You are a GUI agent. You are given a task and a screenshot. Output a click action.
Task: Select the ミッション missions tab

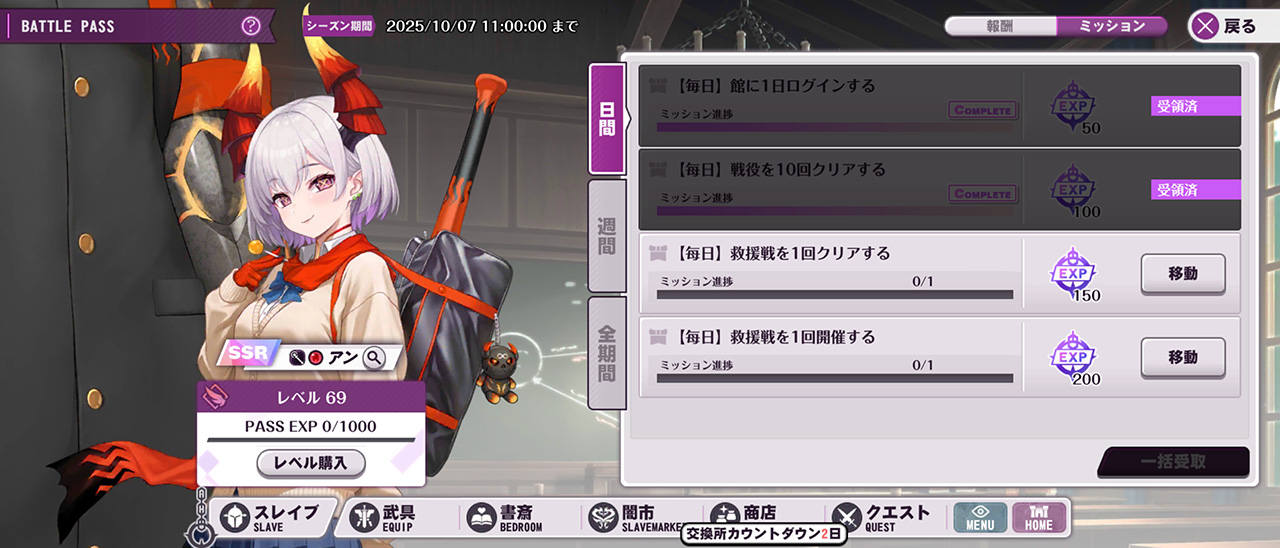tap(1111, 26)
